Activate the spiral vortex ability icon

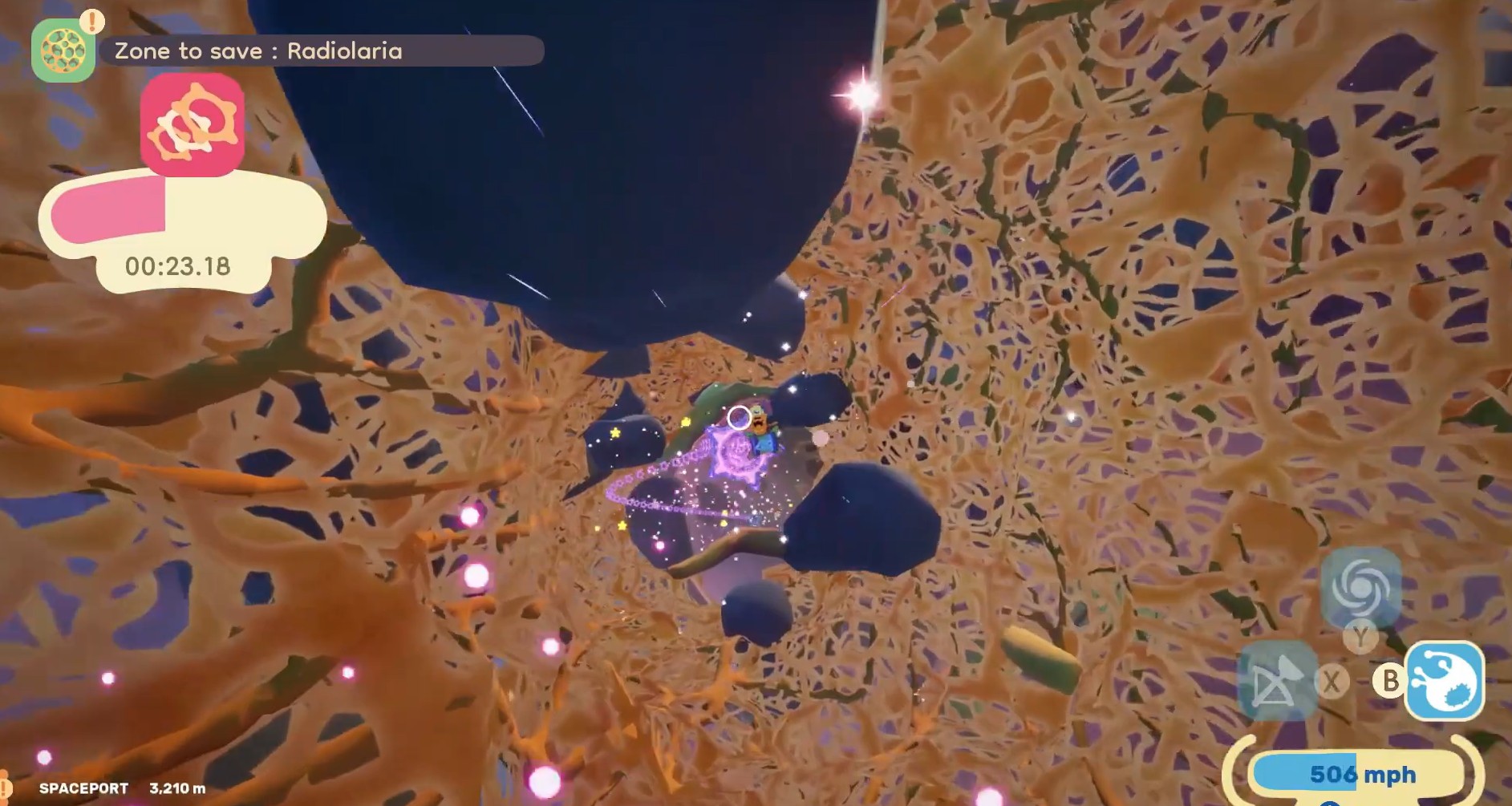click(x=1360, y=587)
